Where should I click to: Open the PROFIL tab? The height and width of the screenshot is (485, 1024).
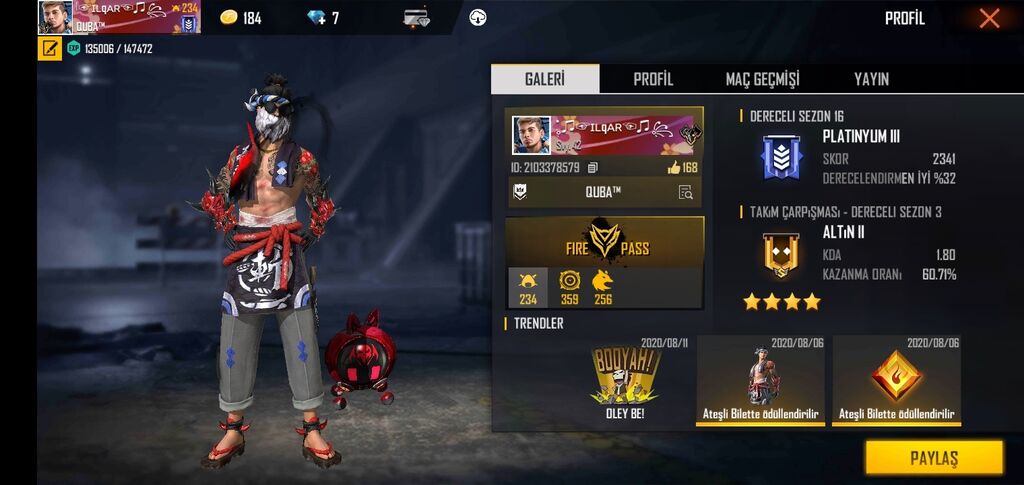click(x=653, y=79)
